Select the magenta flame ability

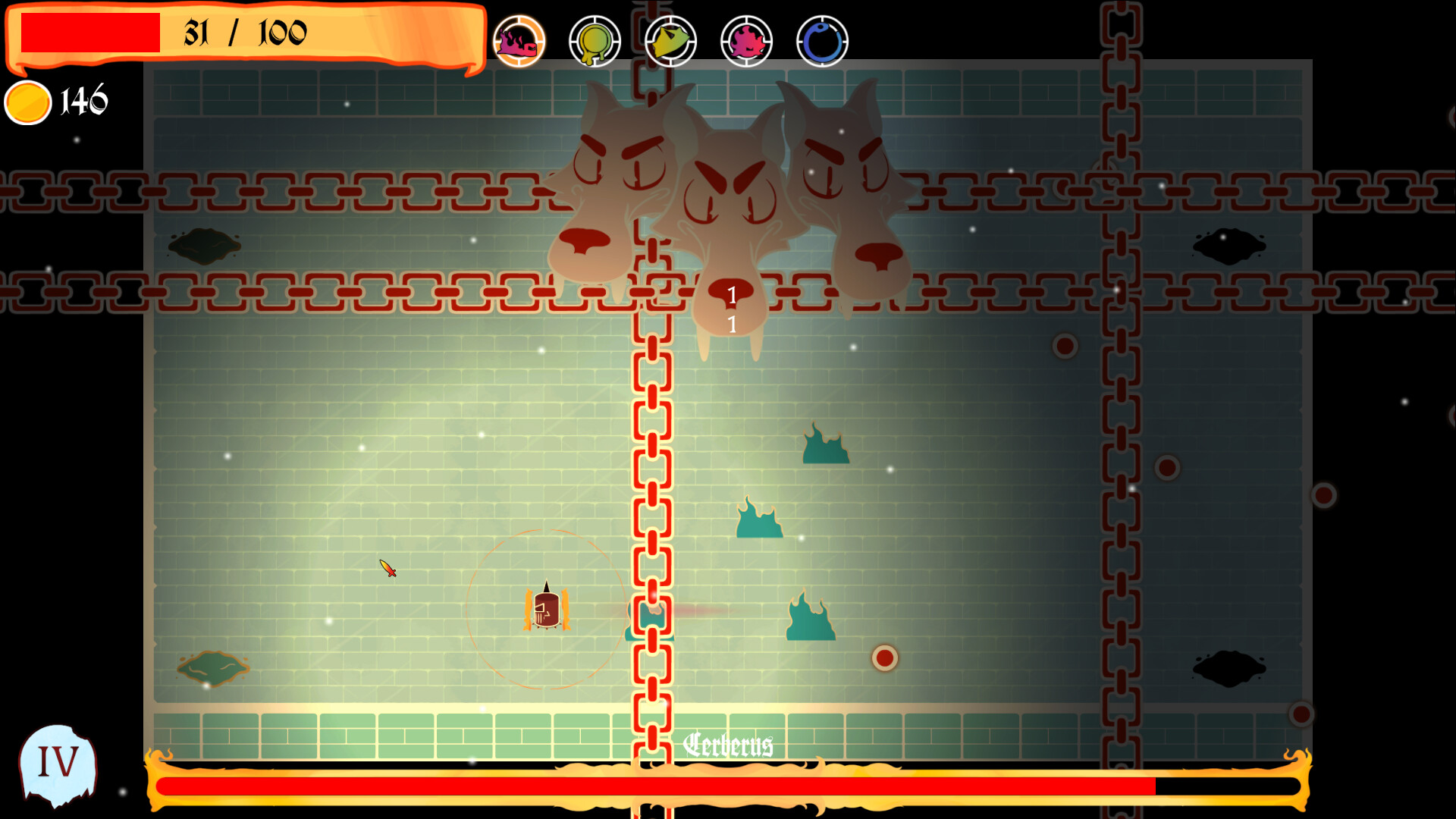746,41
